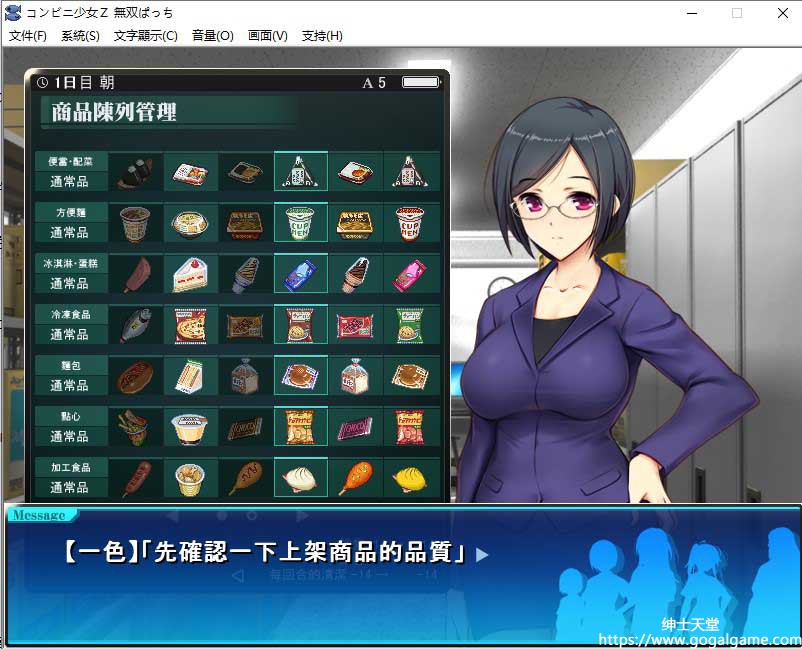Open the 系統(S) menu
The width and height of the screenshot is (802, 649).
coord(80,36)
